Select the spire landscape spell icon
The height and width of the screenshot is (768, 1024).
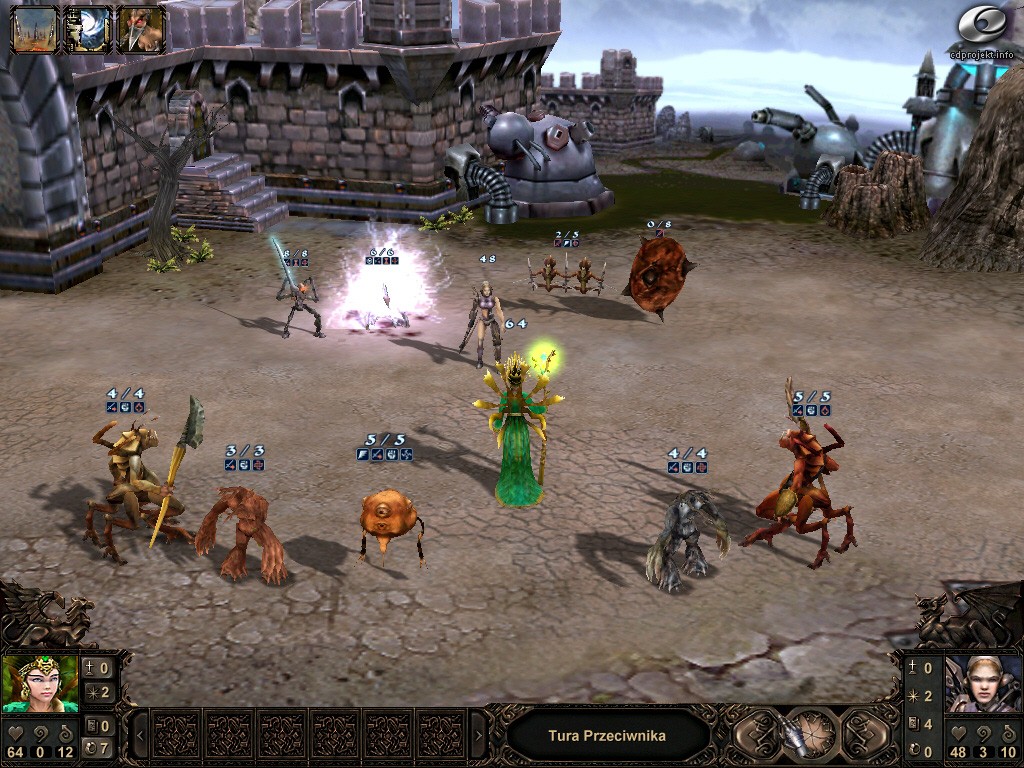(34, 29)
